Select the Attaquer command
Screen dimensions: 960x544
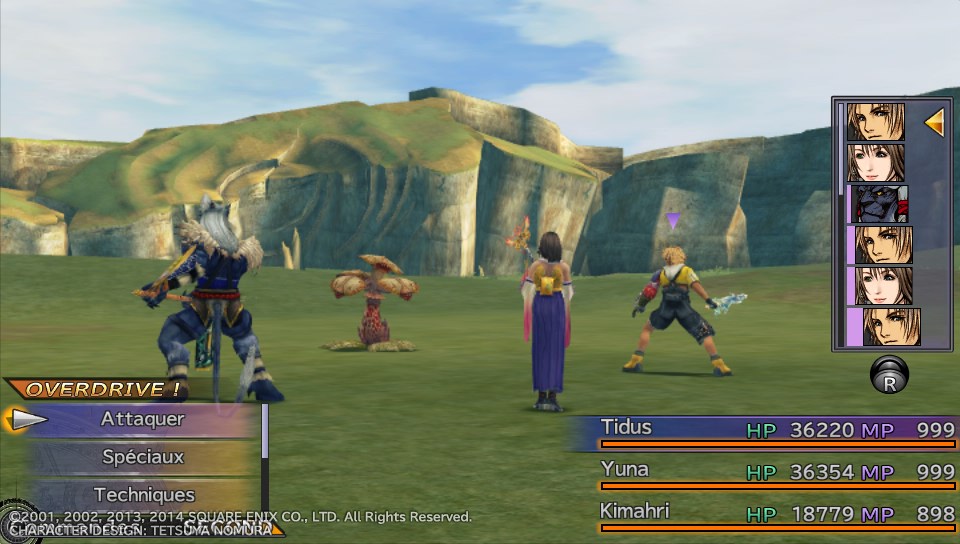coord(142,420)
